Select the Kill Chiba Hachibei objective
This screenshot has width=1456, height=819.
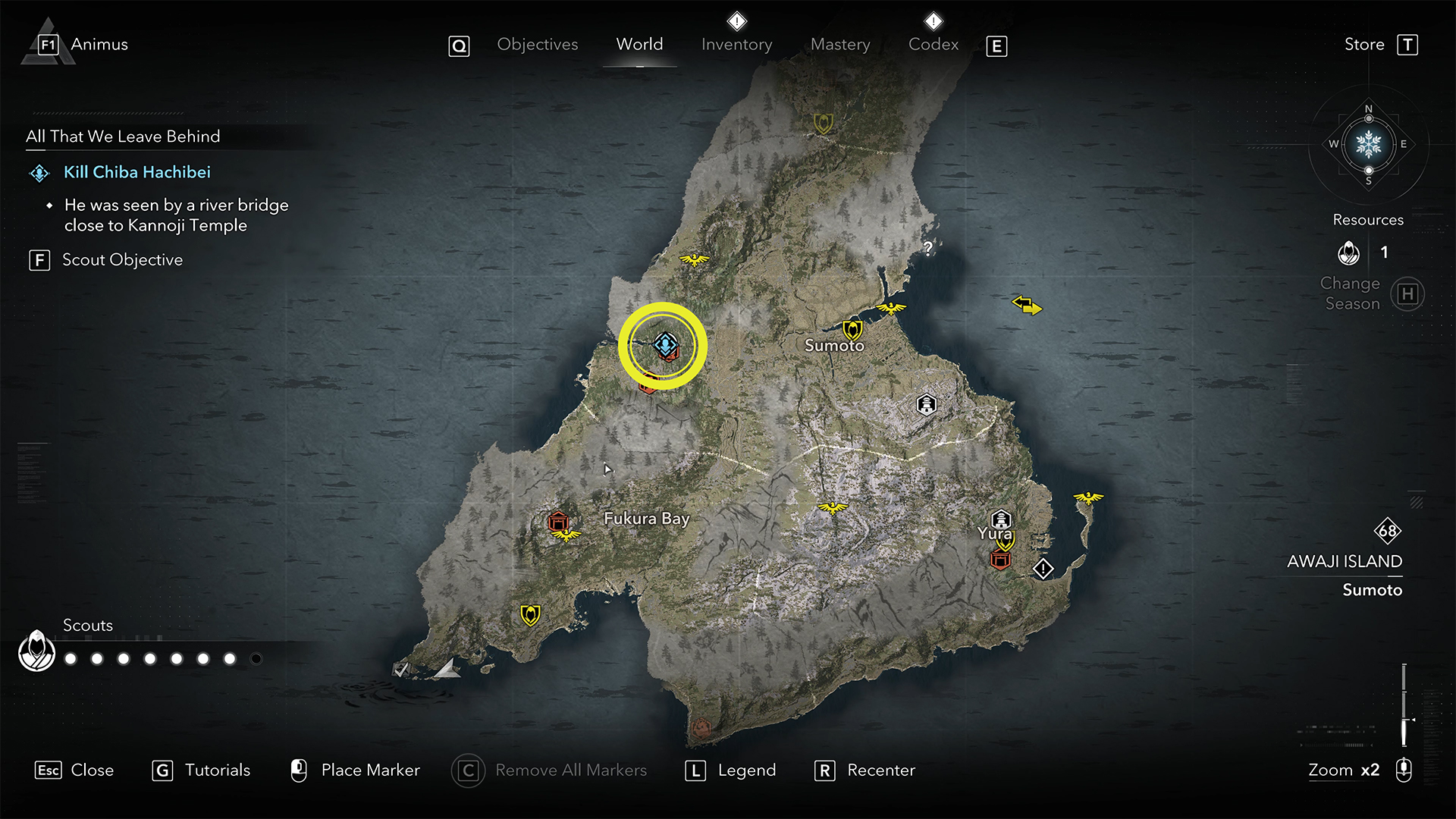pos(137,172)
